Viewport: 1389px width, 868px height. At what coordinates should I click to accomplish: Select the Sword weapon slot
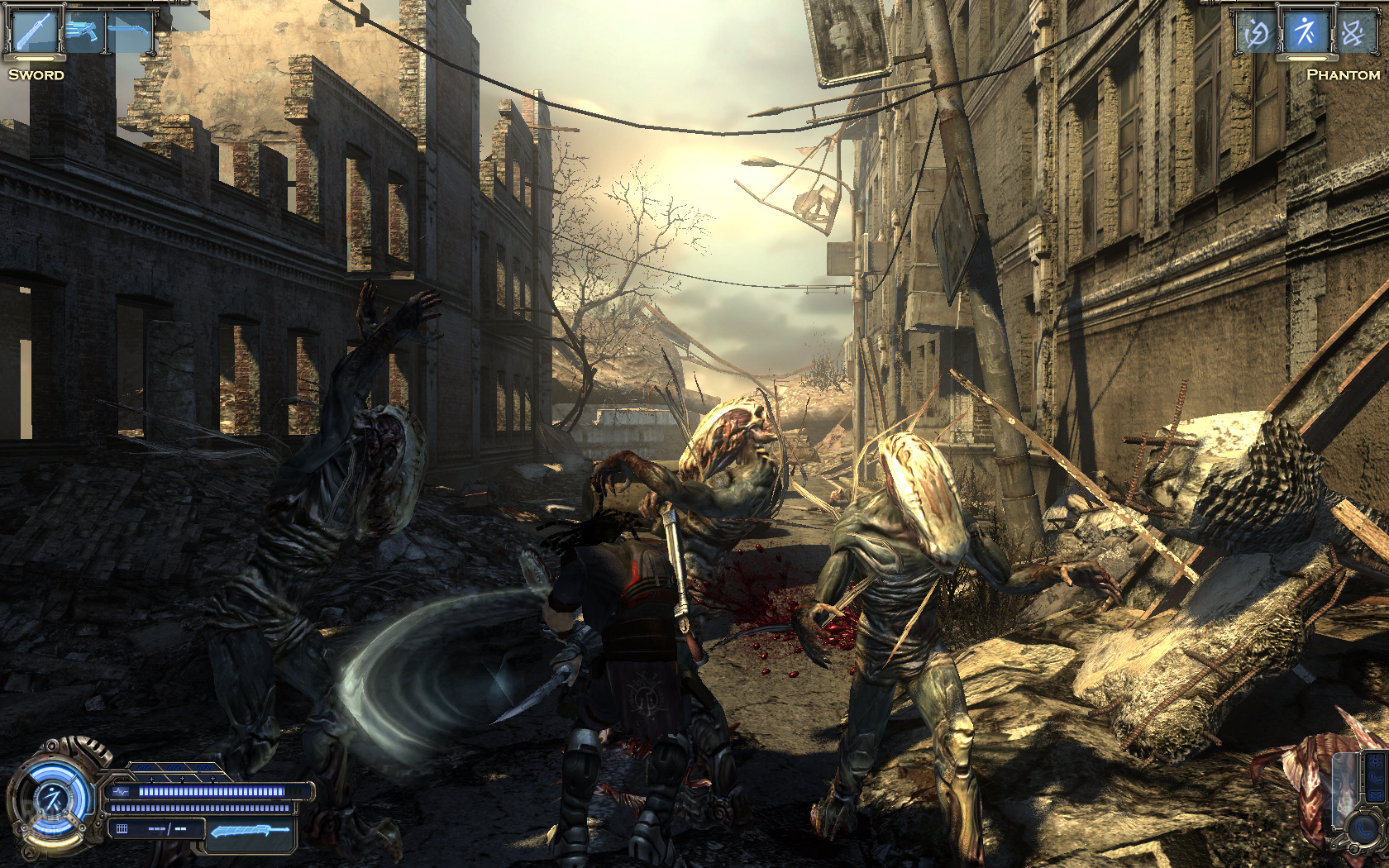point(35,32)
